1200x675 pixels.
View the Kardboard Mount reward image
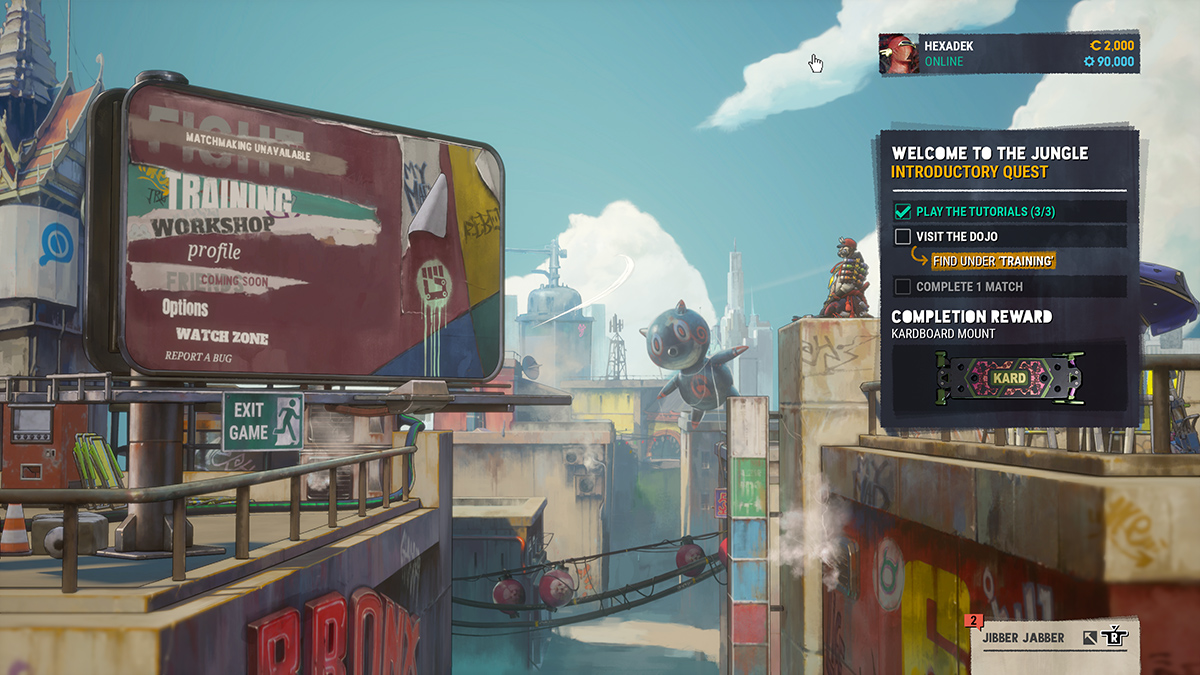pos(1010,379)
